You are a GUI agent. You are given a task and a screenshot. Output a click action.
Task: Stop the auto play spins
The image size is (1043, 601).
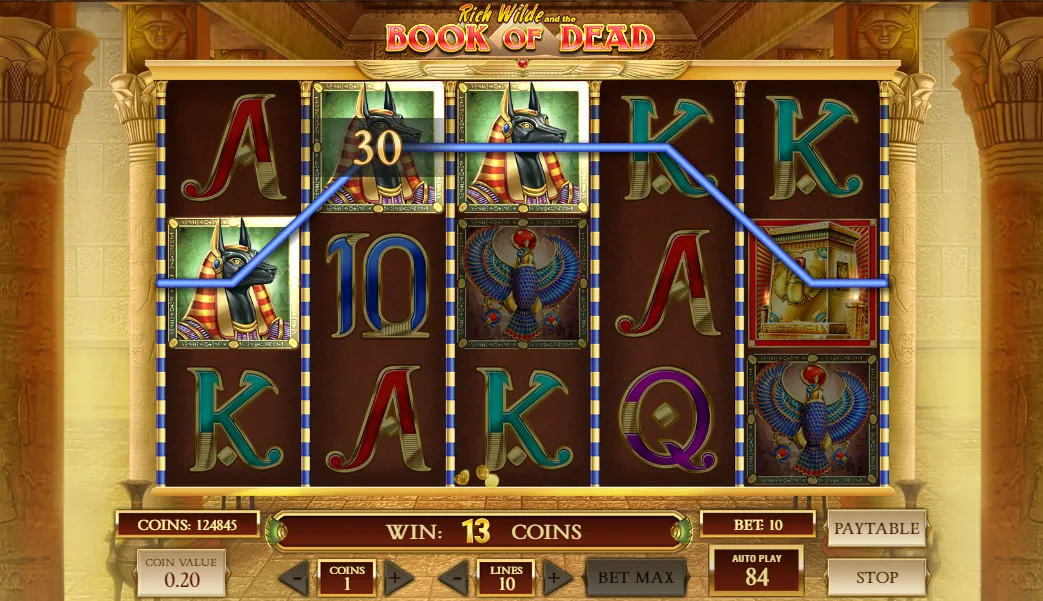(x=876, y=577)
